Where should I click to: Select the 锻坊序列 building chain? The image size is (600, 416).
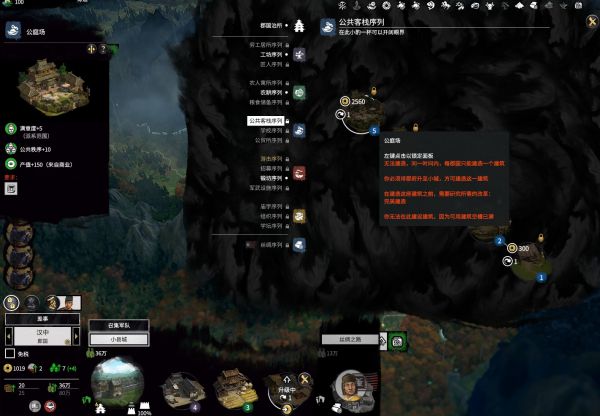coord(270,178)
